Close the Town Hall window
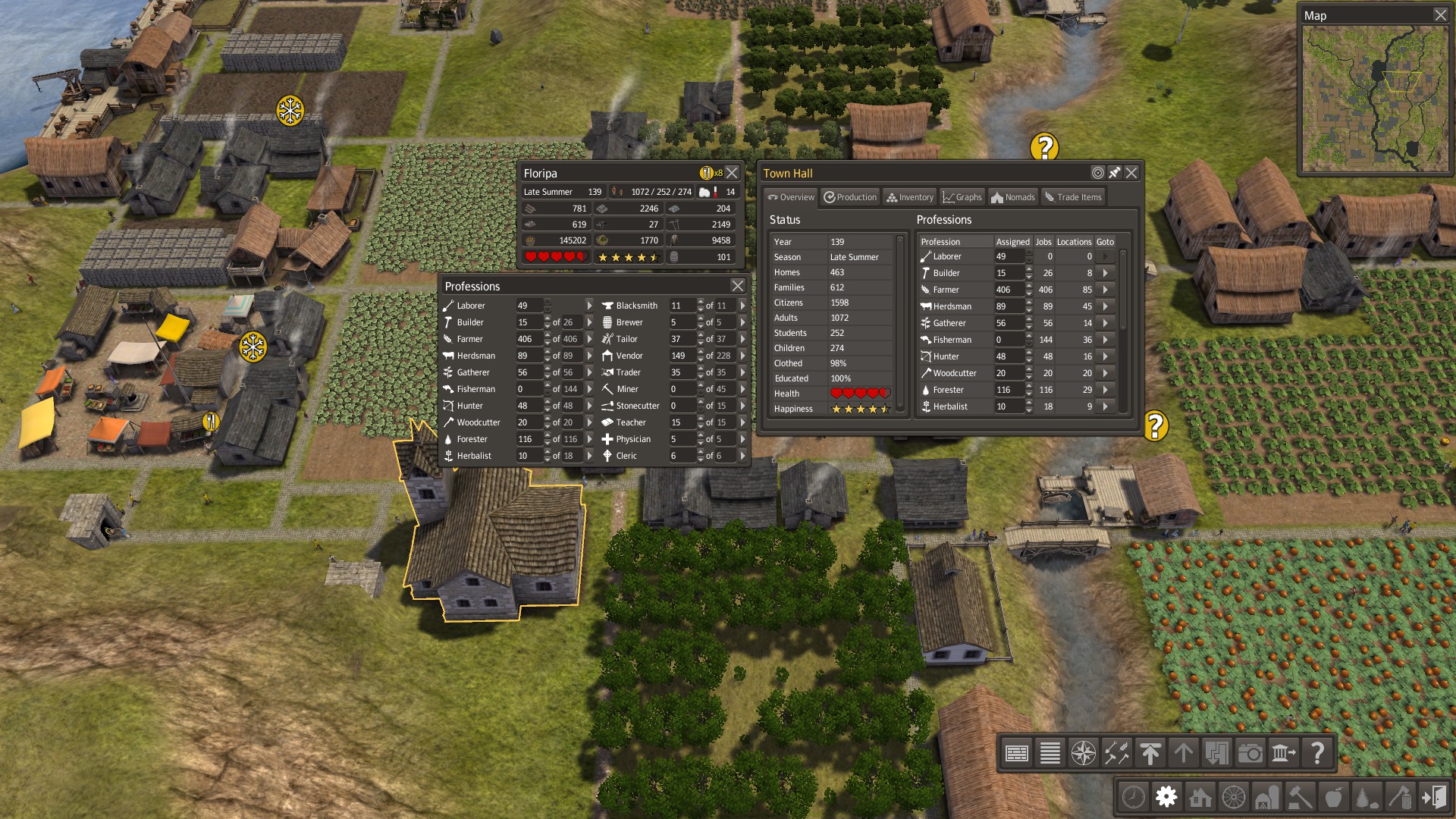This screenshot has width=1456, height=819. click(x=1131, y=173)
